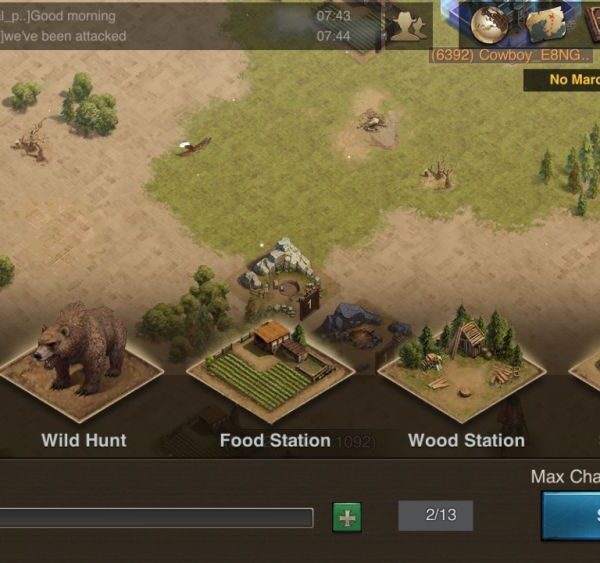
Task: Open the golden globe world icon
Action: [492, 23]
